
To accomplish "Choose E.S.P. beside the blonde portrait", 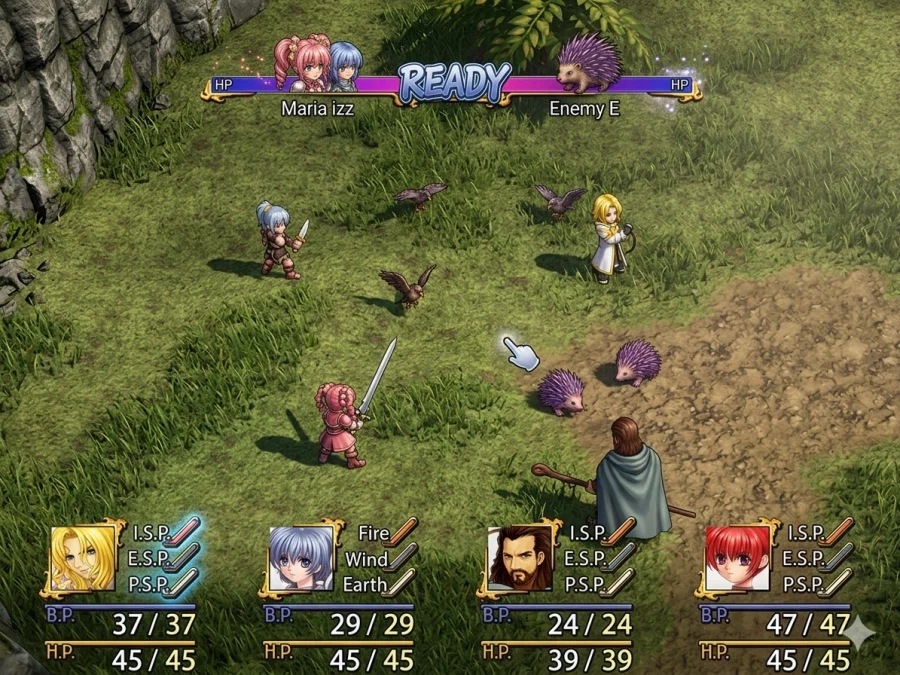I will 150,559.
